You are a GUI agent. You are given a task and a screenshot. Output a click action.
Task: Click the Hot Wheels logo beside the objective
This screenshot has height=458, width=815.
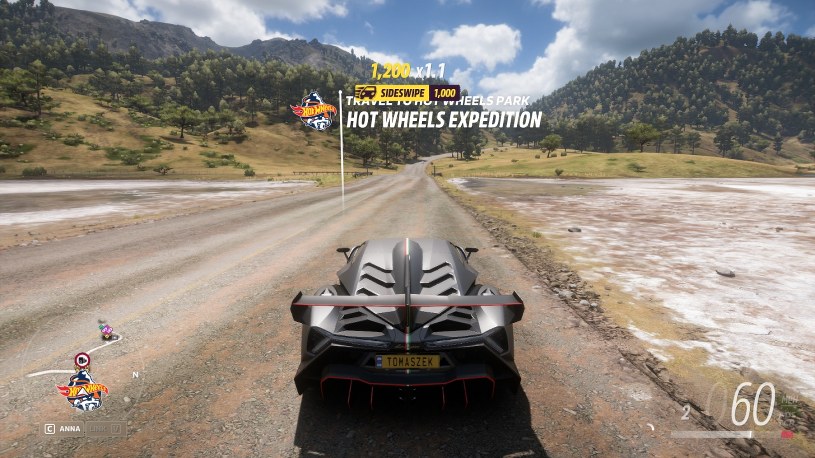pyautogui.click(x=316, y=112)
